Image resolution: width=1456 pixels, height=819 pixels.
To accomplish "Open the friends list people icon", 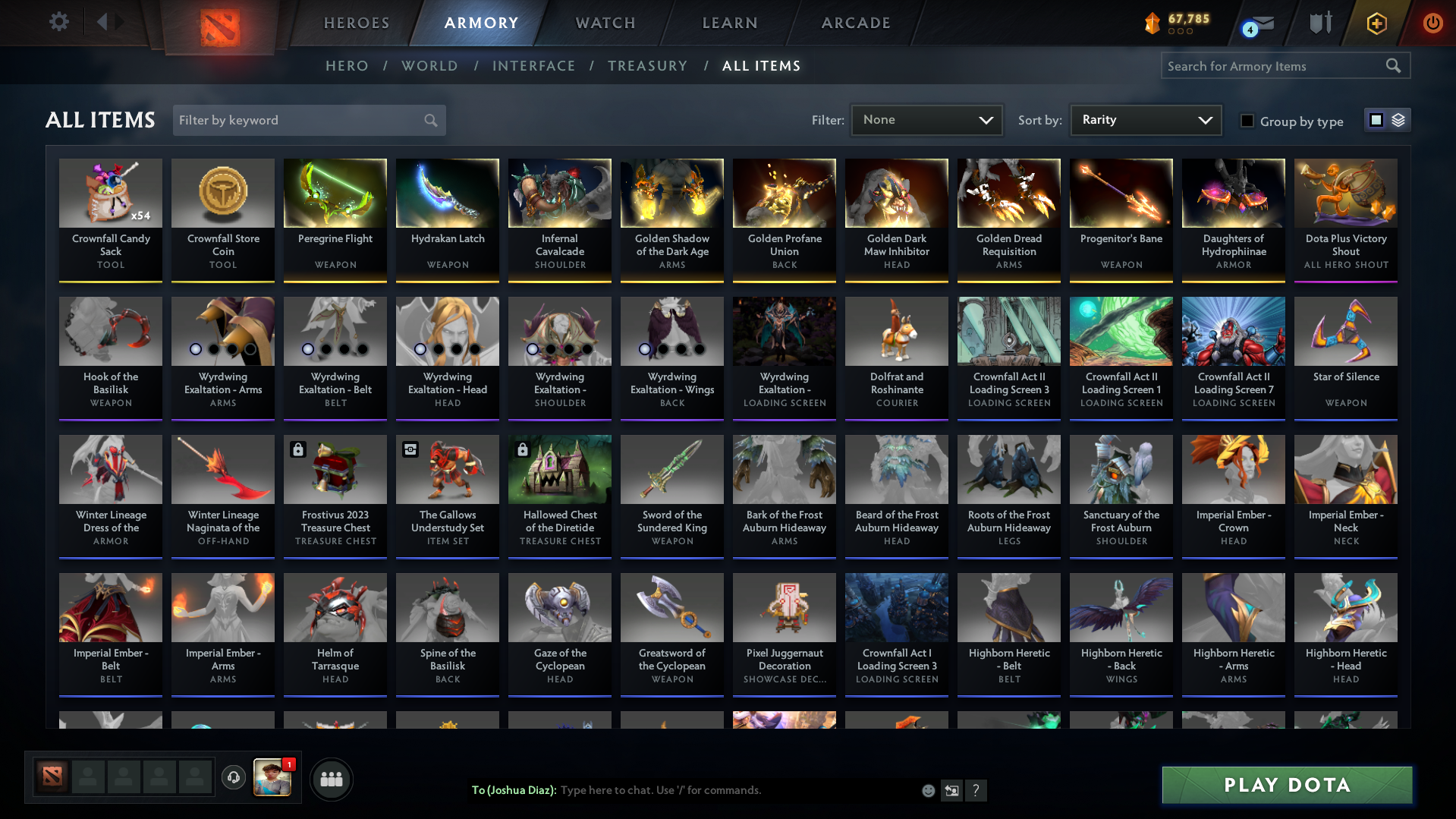I will coord(332,779).
